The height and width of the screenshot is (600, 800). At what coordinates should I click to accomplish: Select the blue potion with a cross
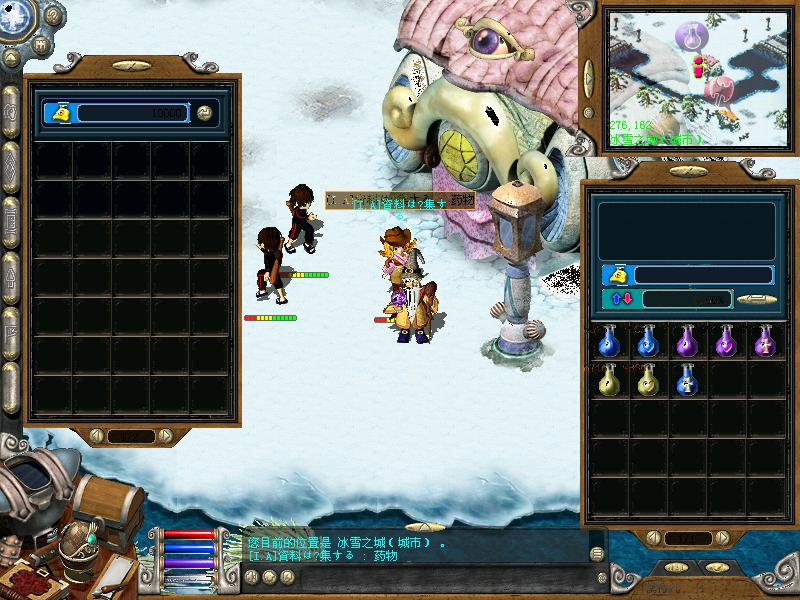pyautogui.click(x=686, y=379)
